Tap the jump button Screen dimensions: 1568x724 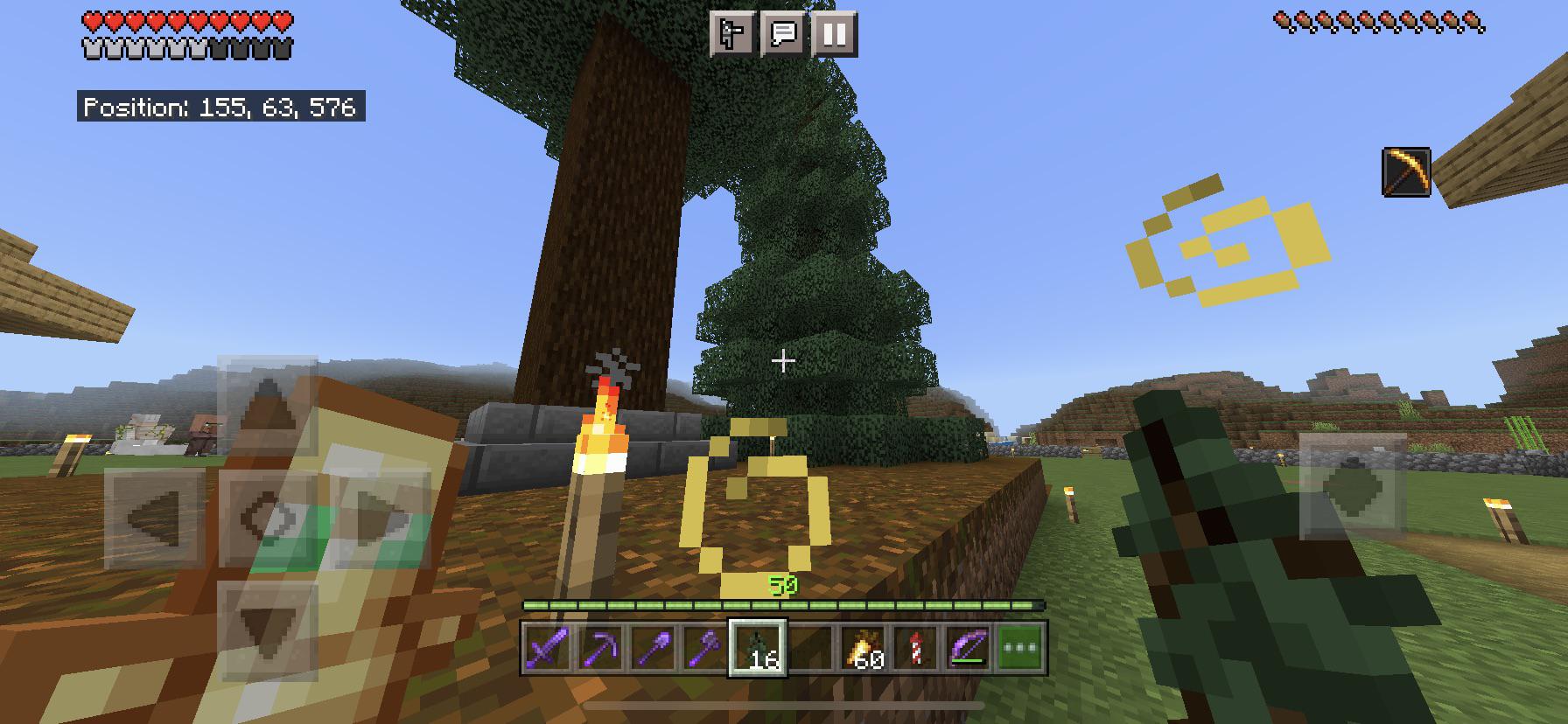[1353, 486]
